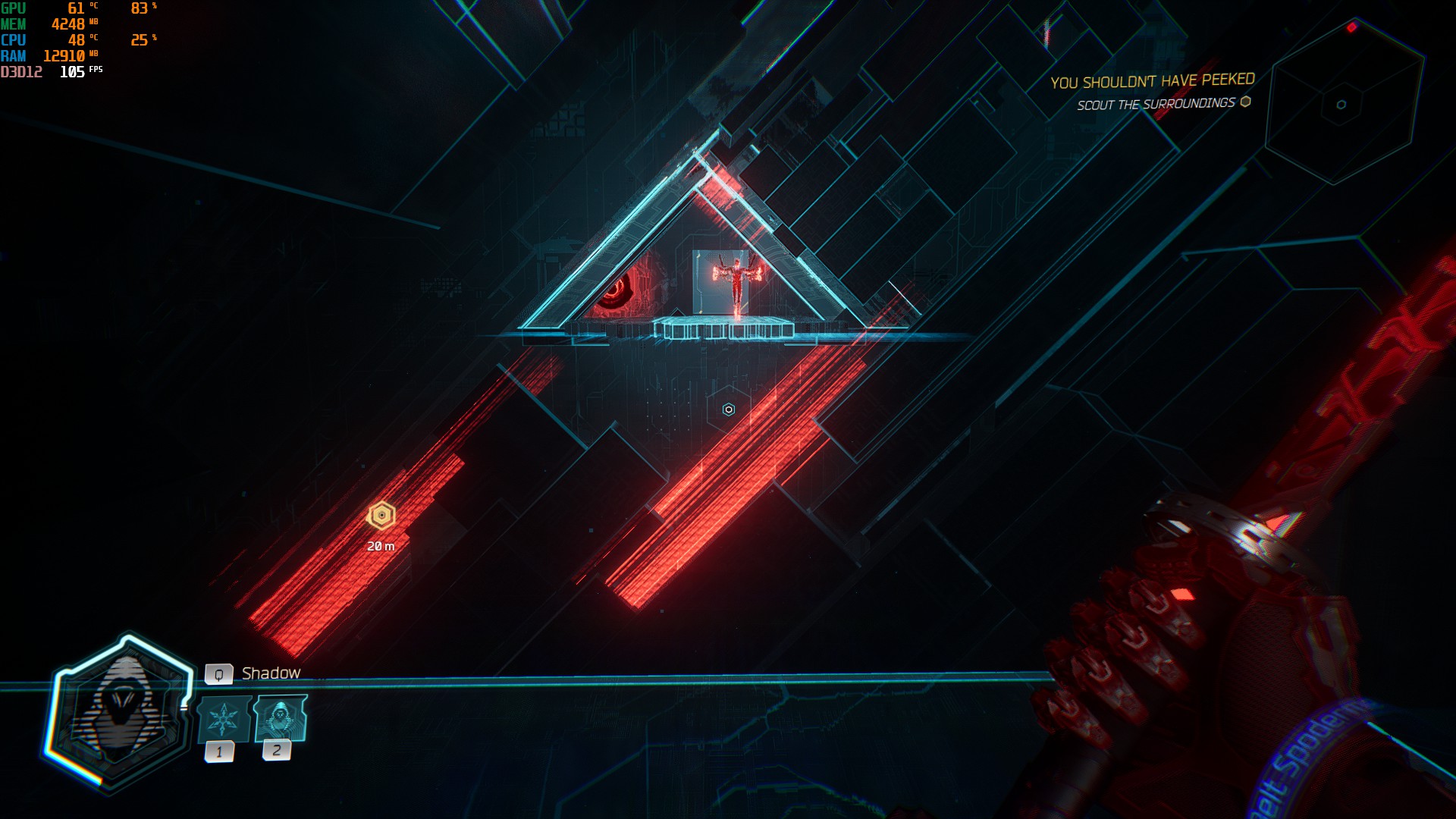
Task: Activate the hooded figure ability in slot 2
Action: 281,717
